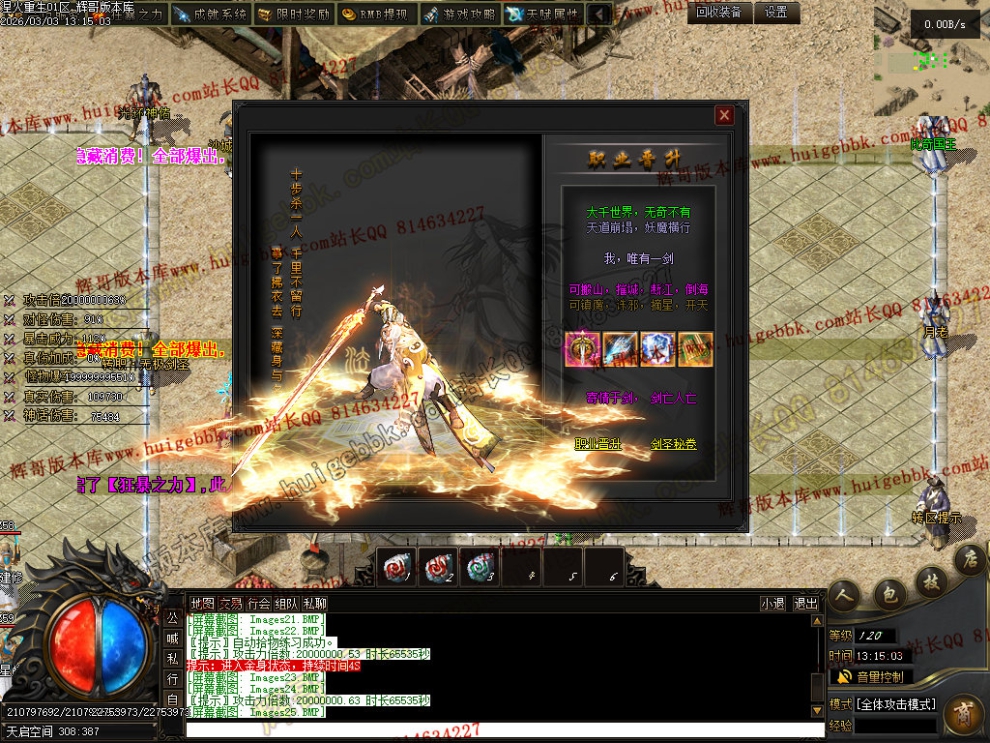The width and height of the screenshot is (990, 743).
Task: Open the 限时奖励 timed rewards menu
Action: point(292,14)
